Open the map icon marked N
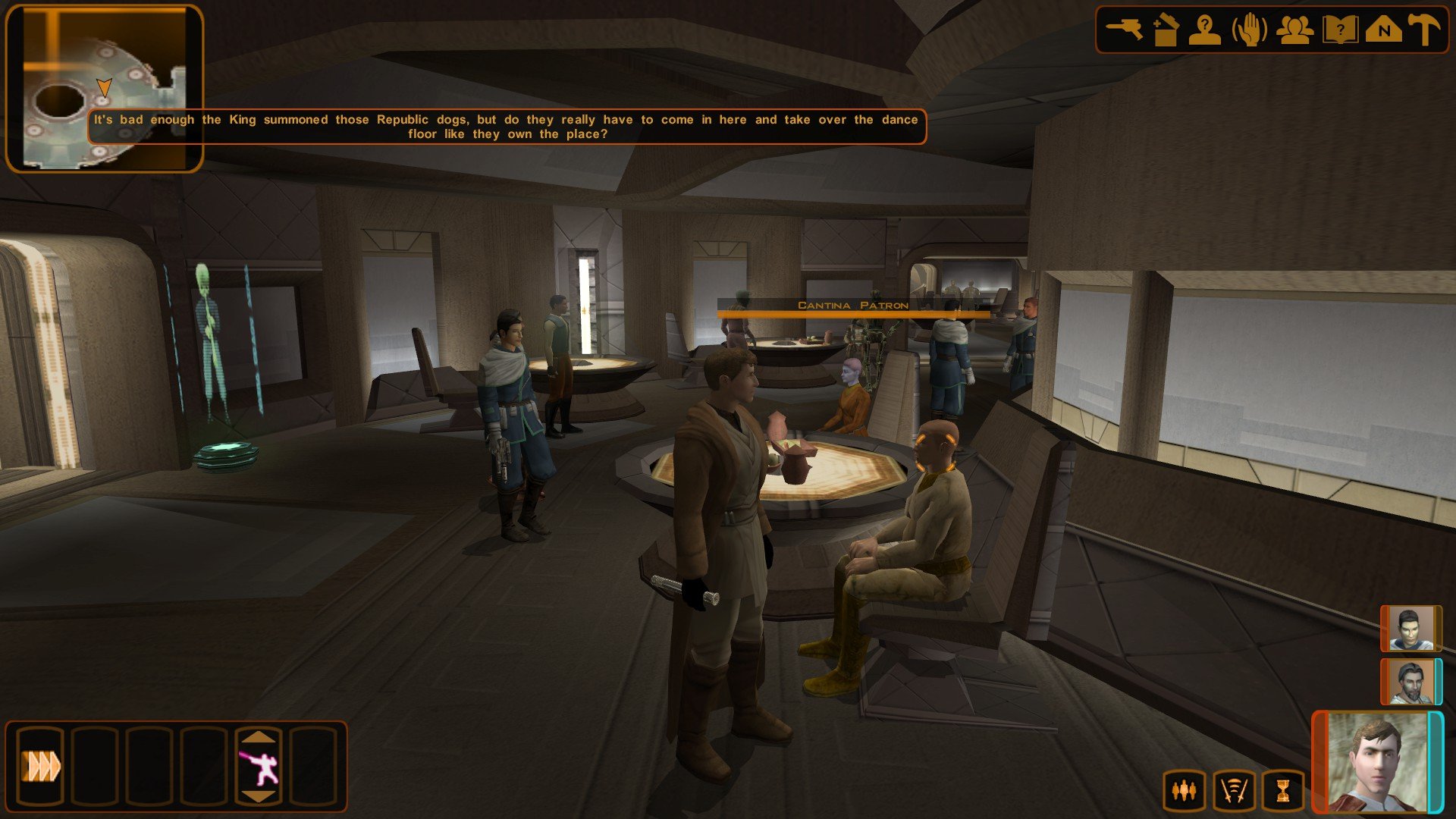Image resolution: width=1456 pixels, height=819 pixels. (x=1383, y=31)
